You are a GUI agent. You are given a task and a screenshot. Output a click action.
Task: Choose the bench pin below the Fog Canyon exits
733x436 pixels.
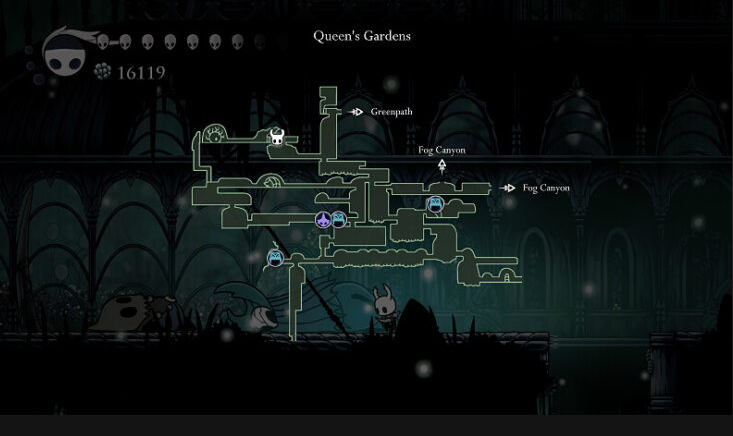tap(435, 204)
